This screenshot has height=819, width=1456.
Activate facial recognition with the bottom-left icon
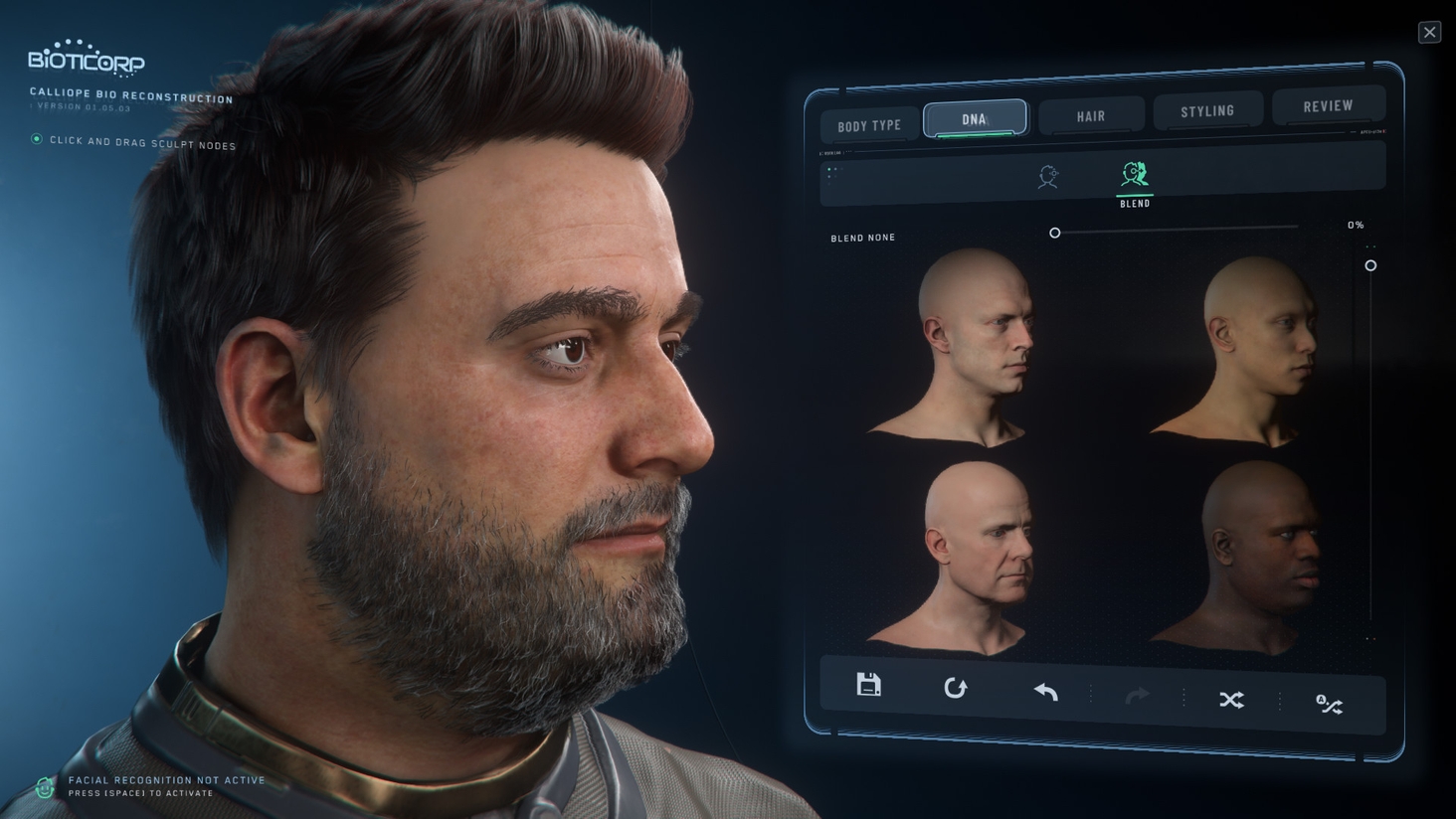point(42,786)
